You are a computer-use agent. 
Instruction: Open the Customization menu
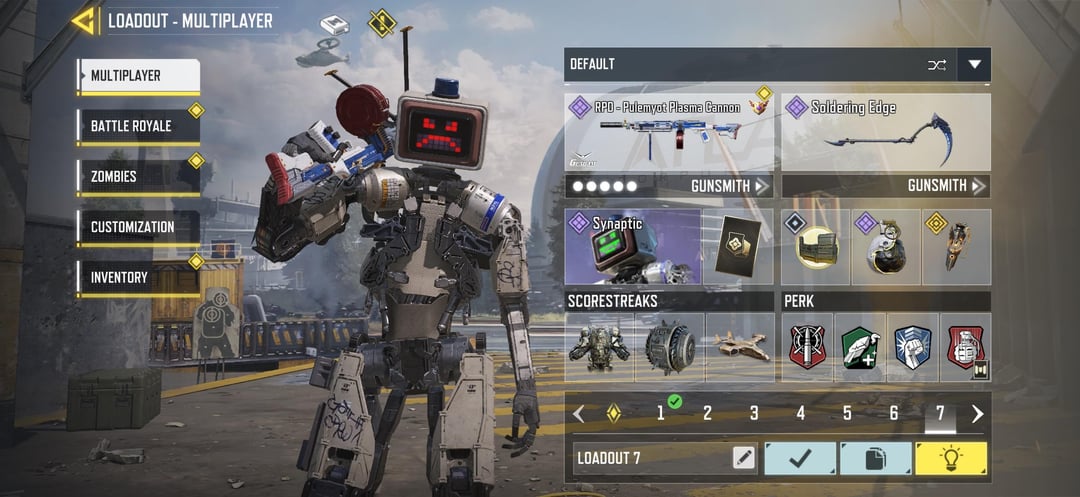coord(138,227)
